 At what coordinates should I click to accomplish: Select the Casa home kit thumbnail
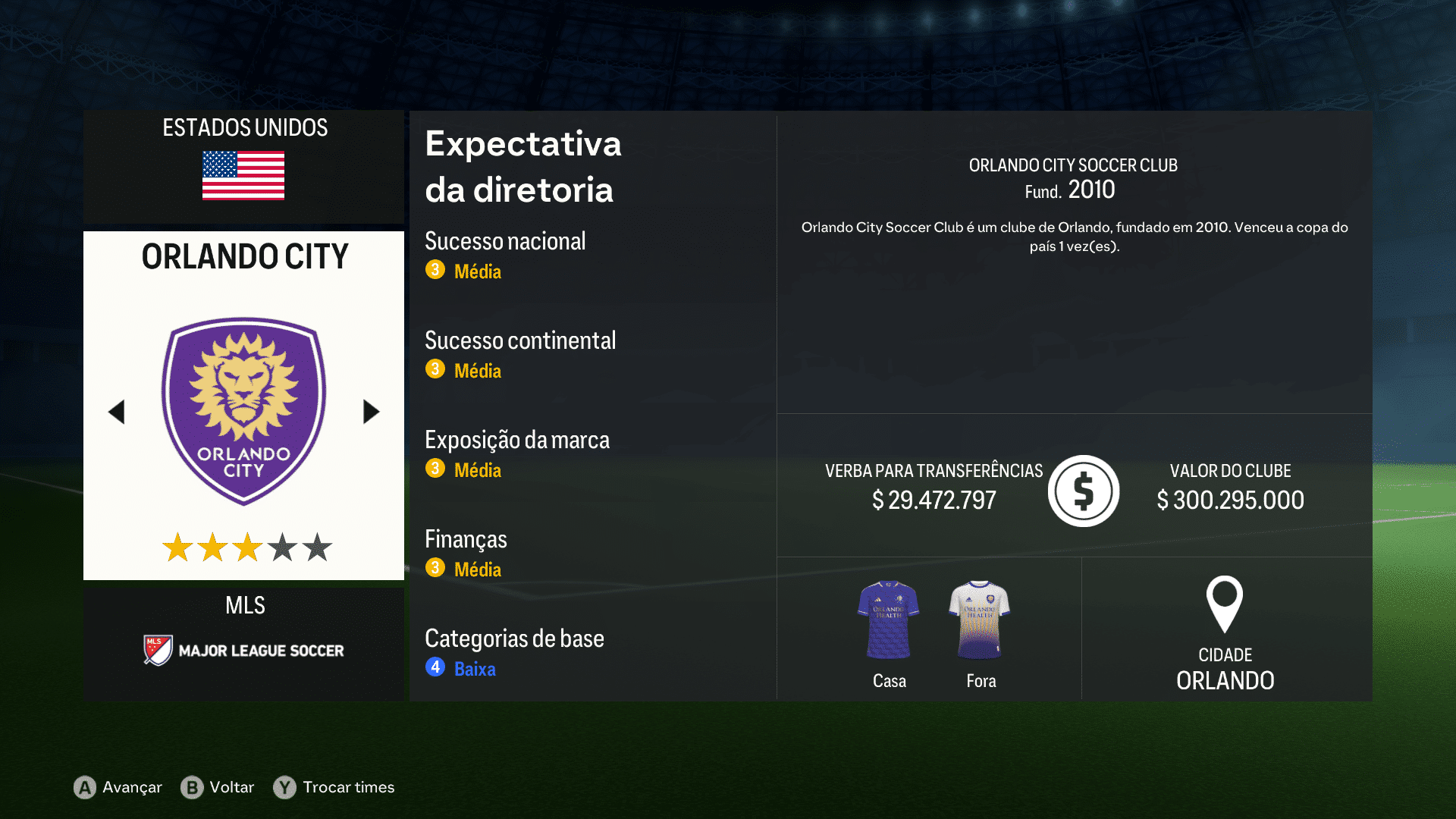(888, 618)
